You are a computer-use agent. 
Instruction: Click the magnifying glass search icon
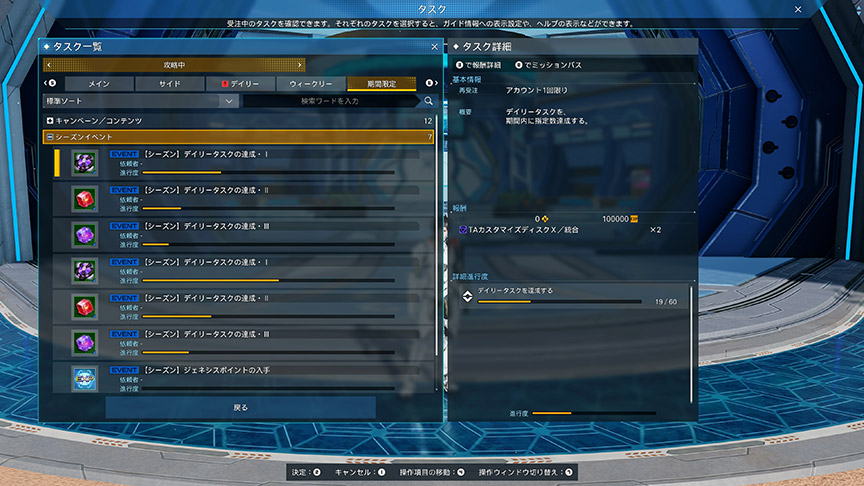pos(428,101)
